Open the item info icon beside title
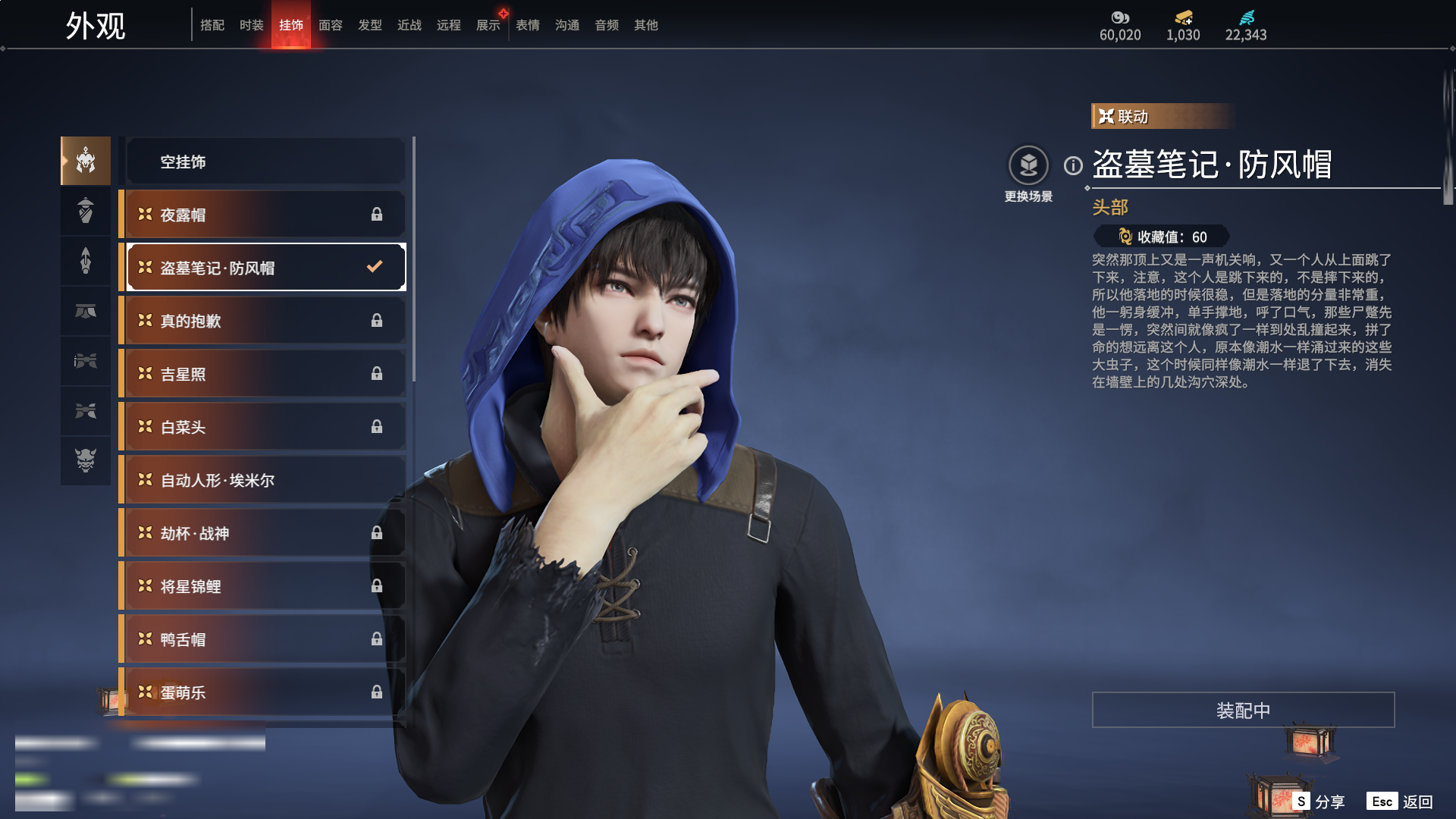This screenshot has width=1456, height=819. click(1073, 165)
